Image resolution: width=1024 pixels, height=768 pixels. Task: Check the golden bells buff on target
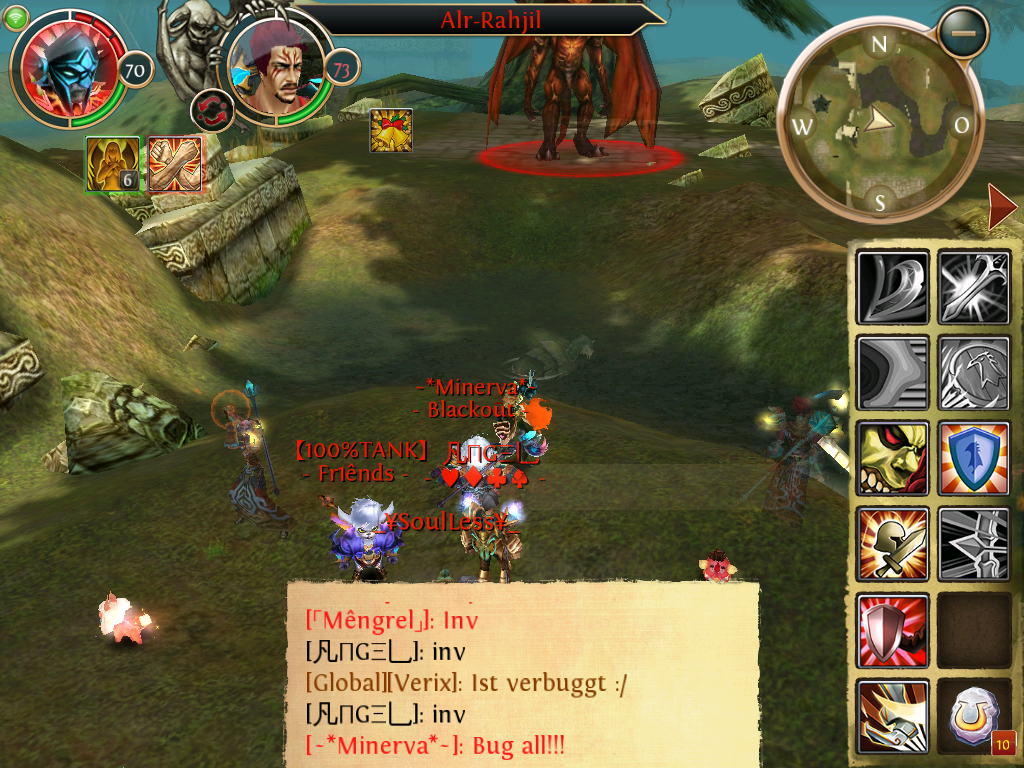(391, 130)
